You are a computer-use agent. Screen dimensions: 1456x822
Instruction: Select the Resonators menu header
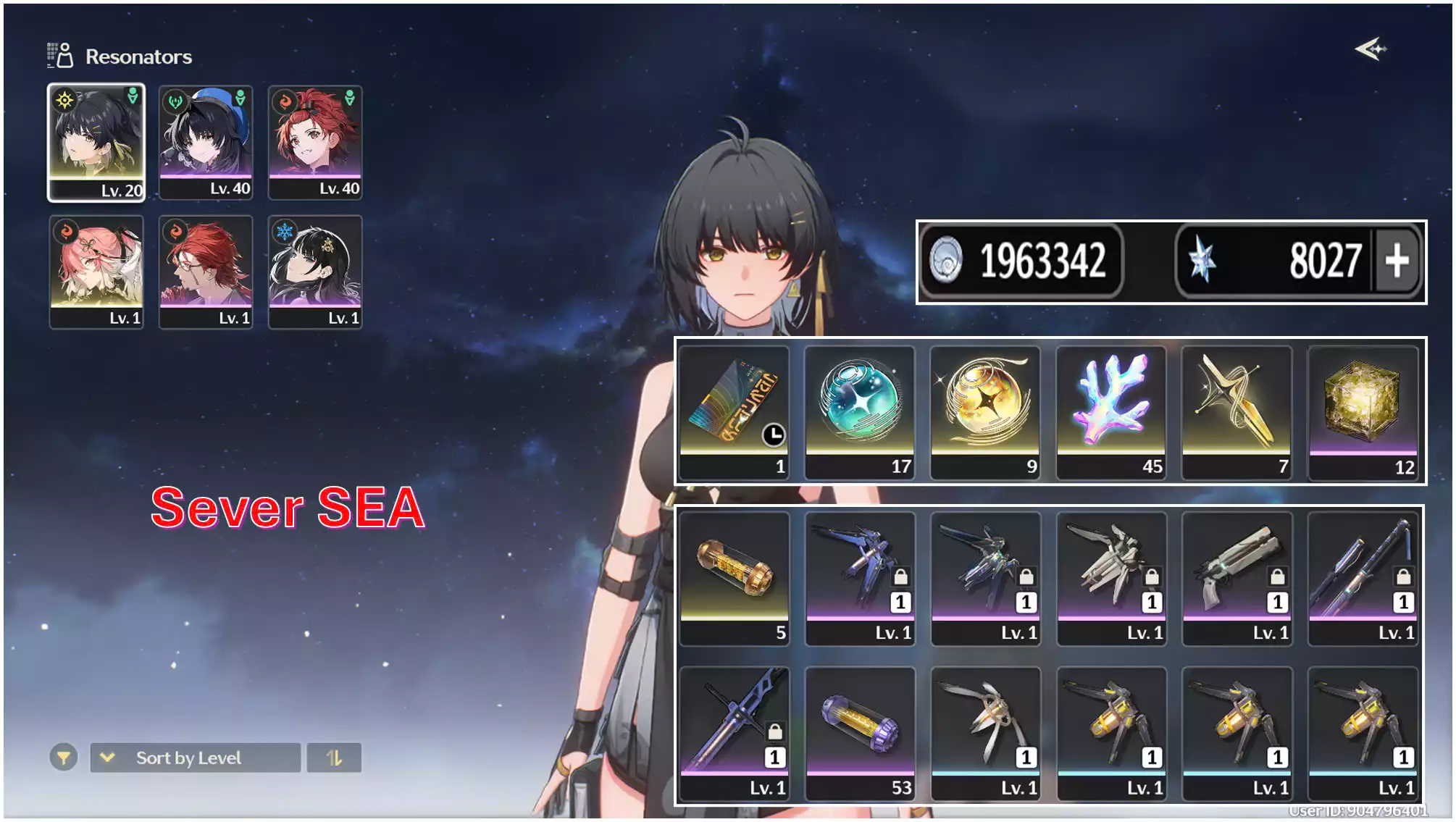coord(138,56)
